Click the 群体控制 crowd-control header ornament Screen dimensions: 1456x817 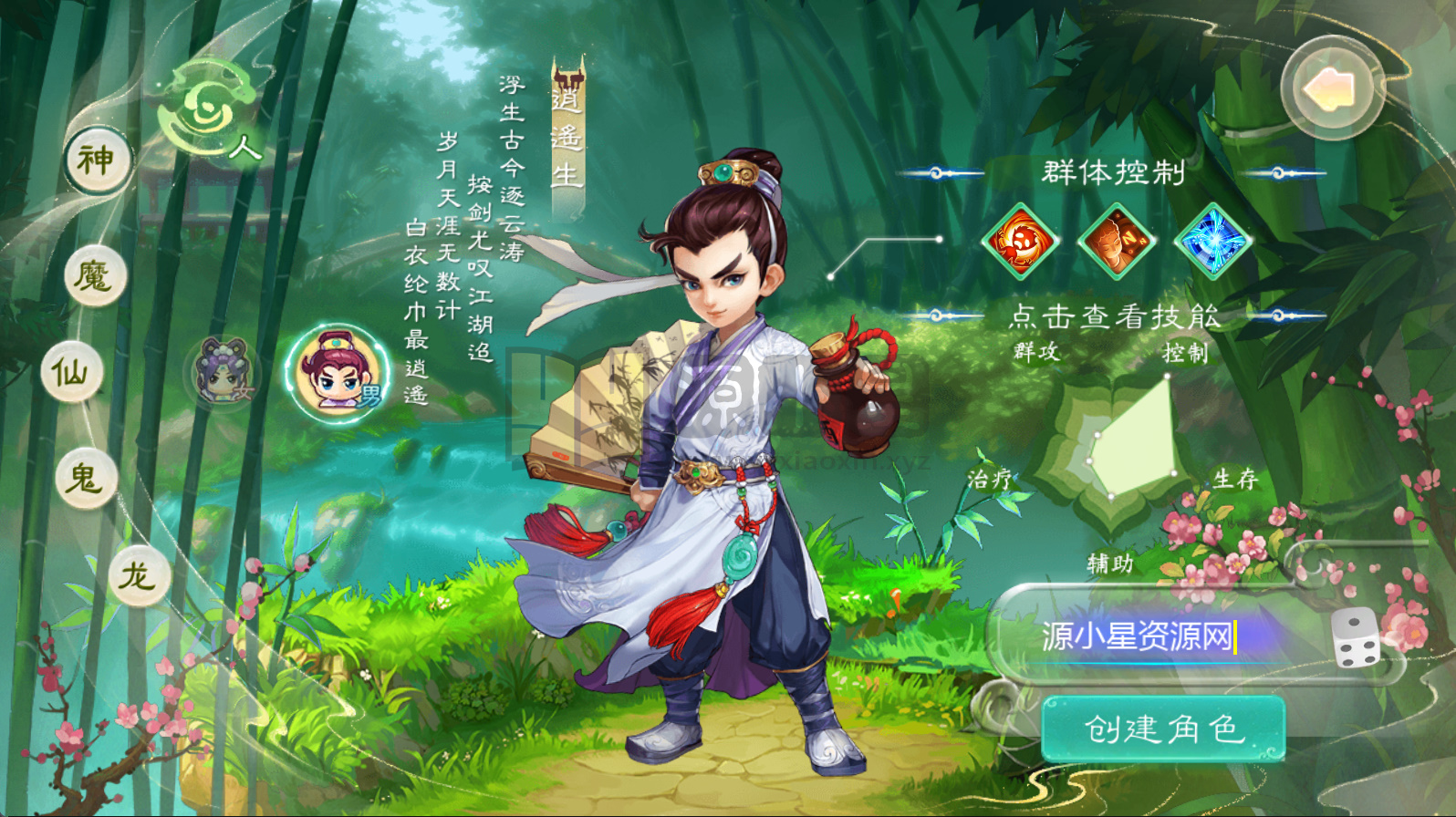(x=1115, y=171)
